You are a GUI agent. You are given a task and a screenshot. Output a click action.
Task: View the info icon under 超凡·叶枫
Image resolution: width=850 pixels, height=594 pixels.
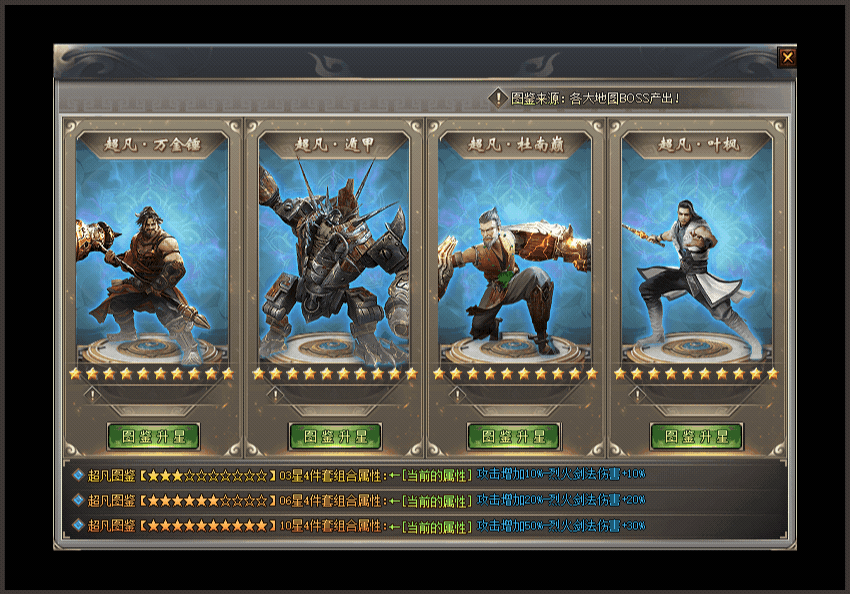(637, 395)
